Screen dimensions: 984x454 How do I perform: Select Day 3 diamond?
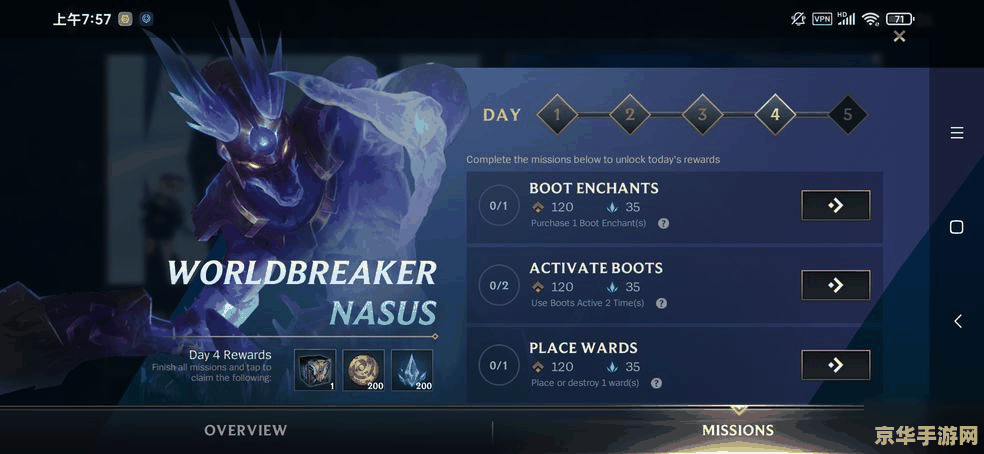click(702, 115)
